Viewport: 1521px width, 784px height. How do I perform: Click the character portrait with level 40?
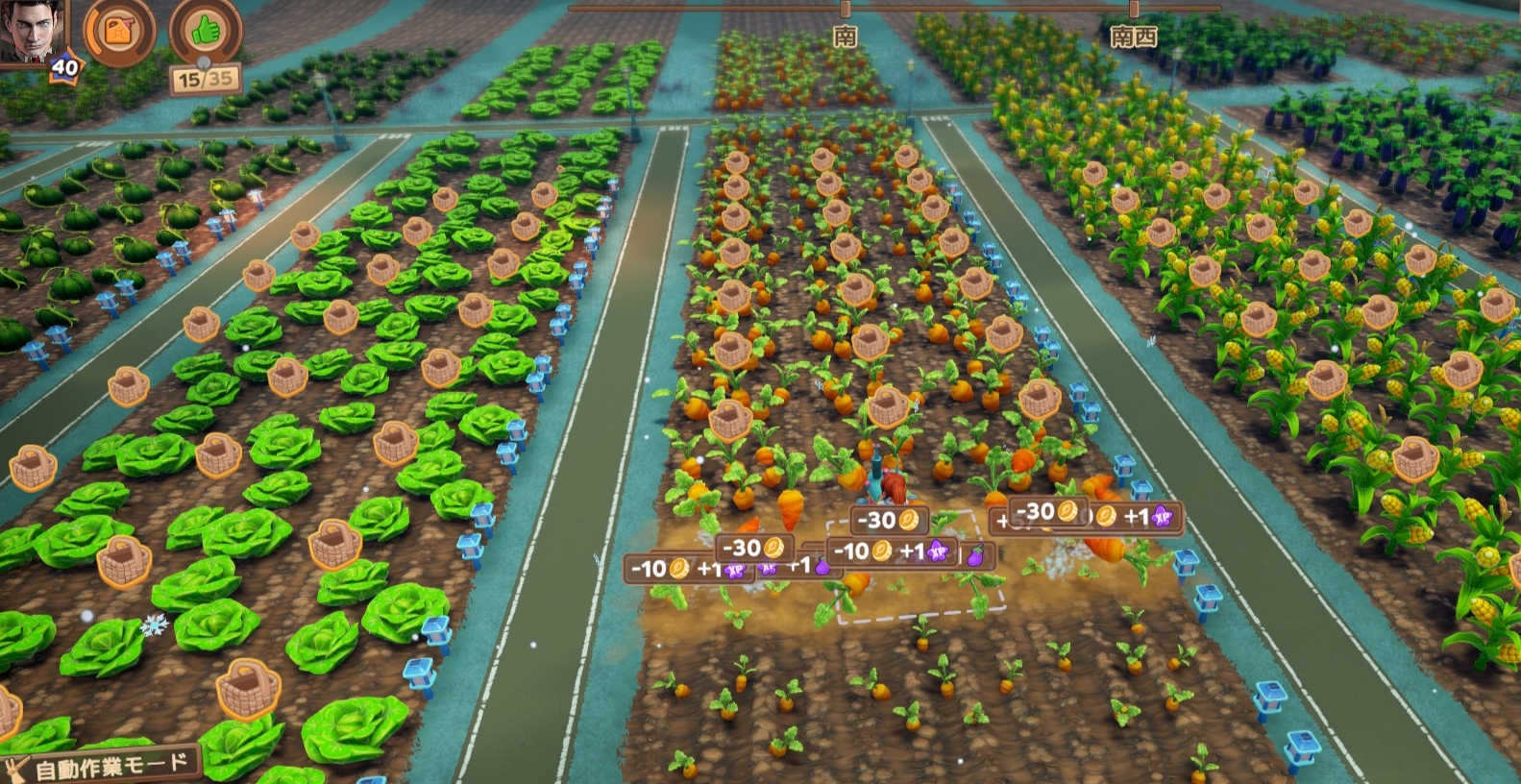33,31
